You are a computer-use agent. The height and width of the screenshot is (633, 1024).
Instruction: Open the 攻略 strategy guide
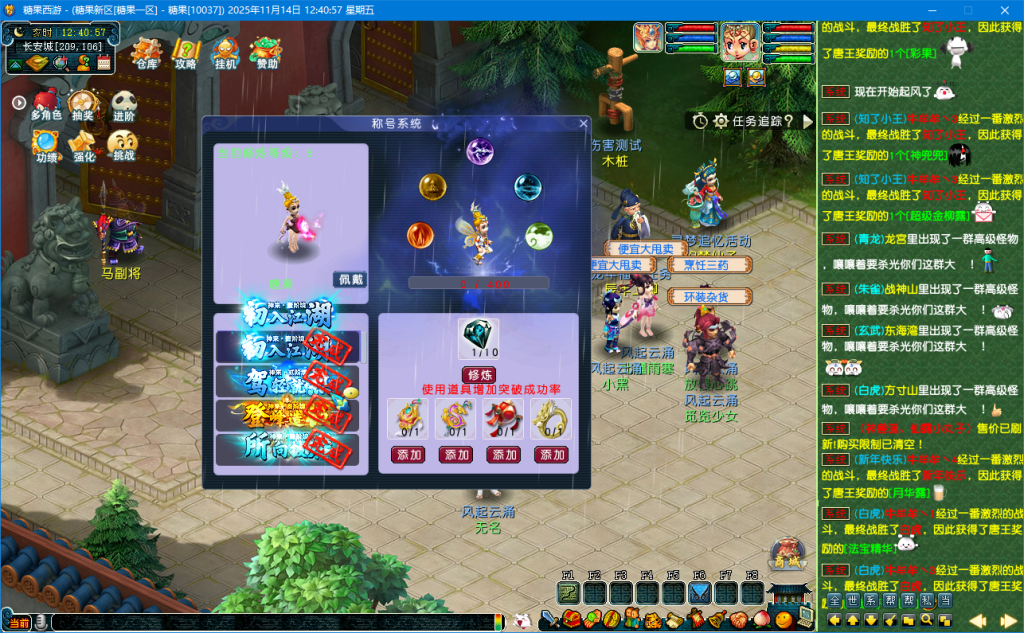186,53
